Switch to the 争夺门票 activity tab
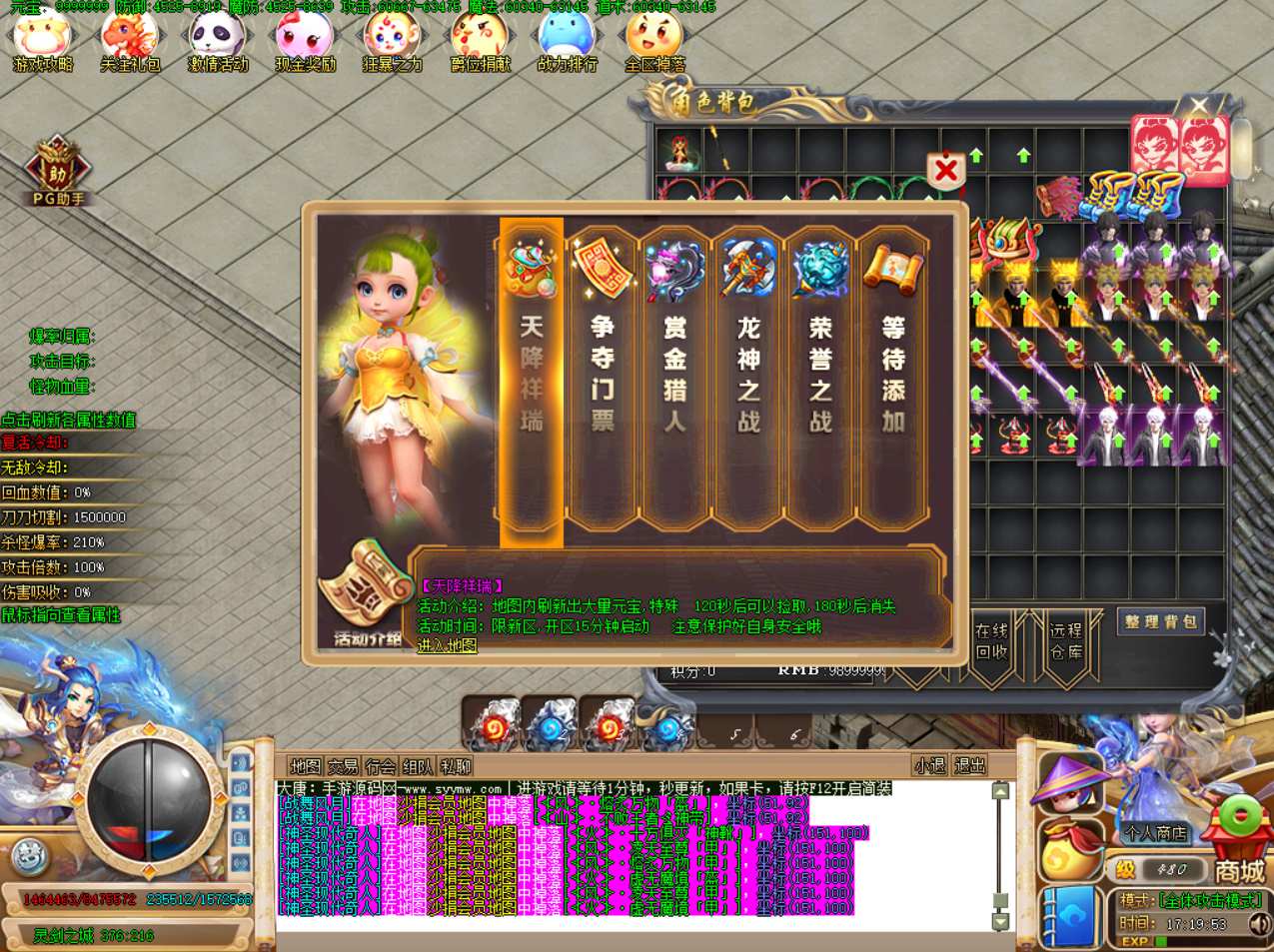 tap(603, 376)
